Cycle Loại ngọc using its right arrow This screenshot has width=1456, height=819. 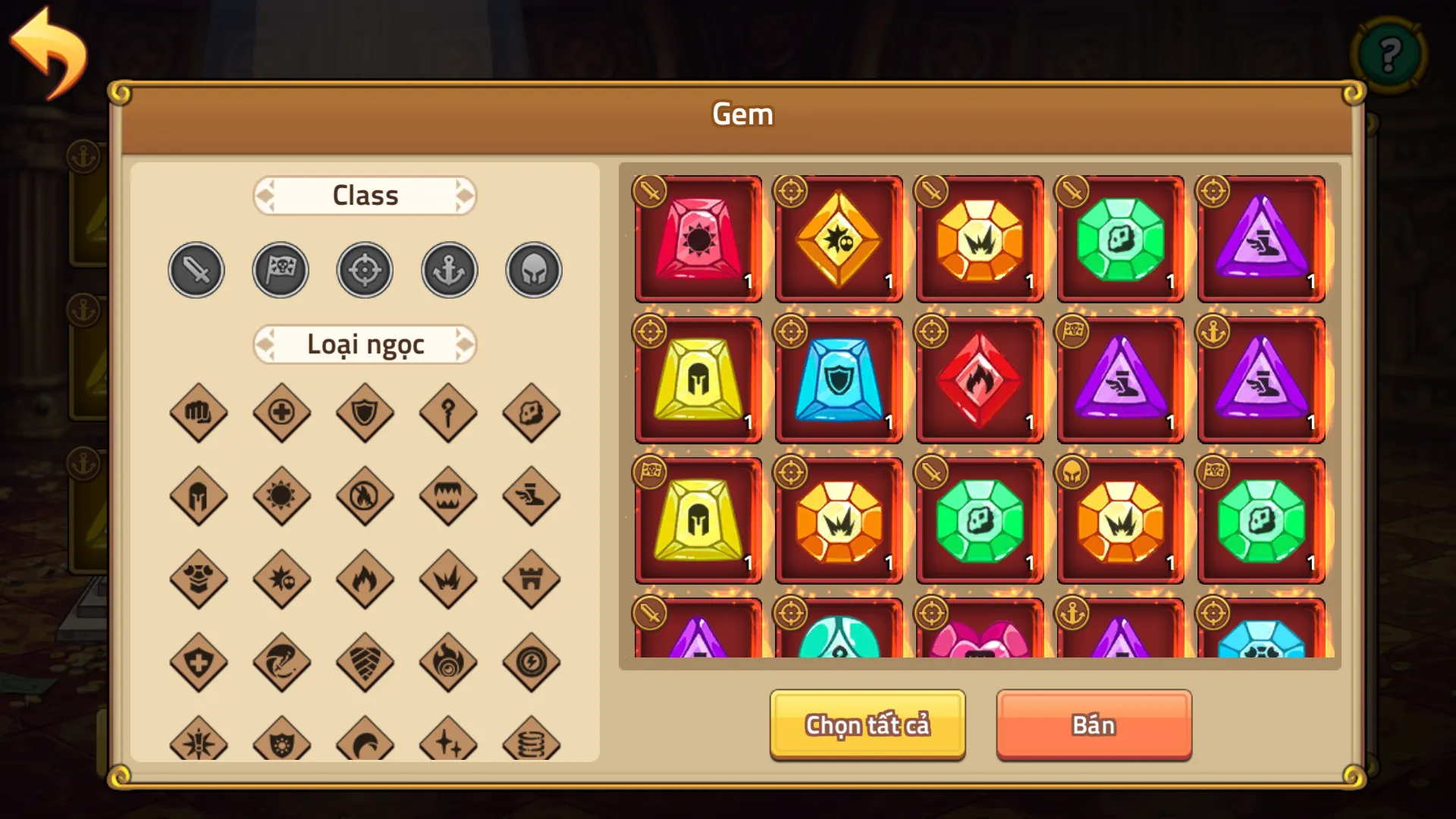pyautogui.click(x=466, y=344)
